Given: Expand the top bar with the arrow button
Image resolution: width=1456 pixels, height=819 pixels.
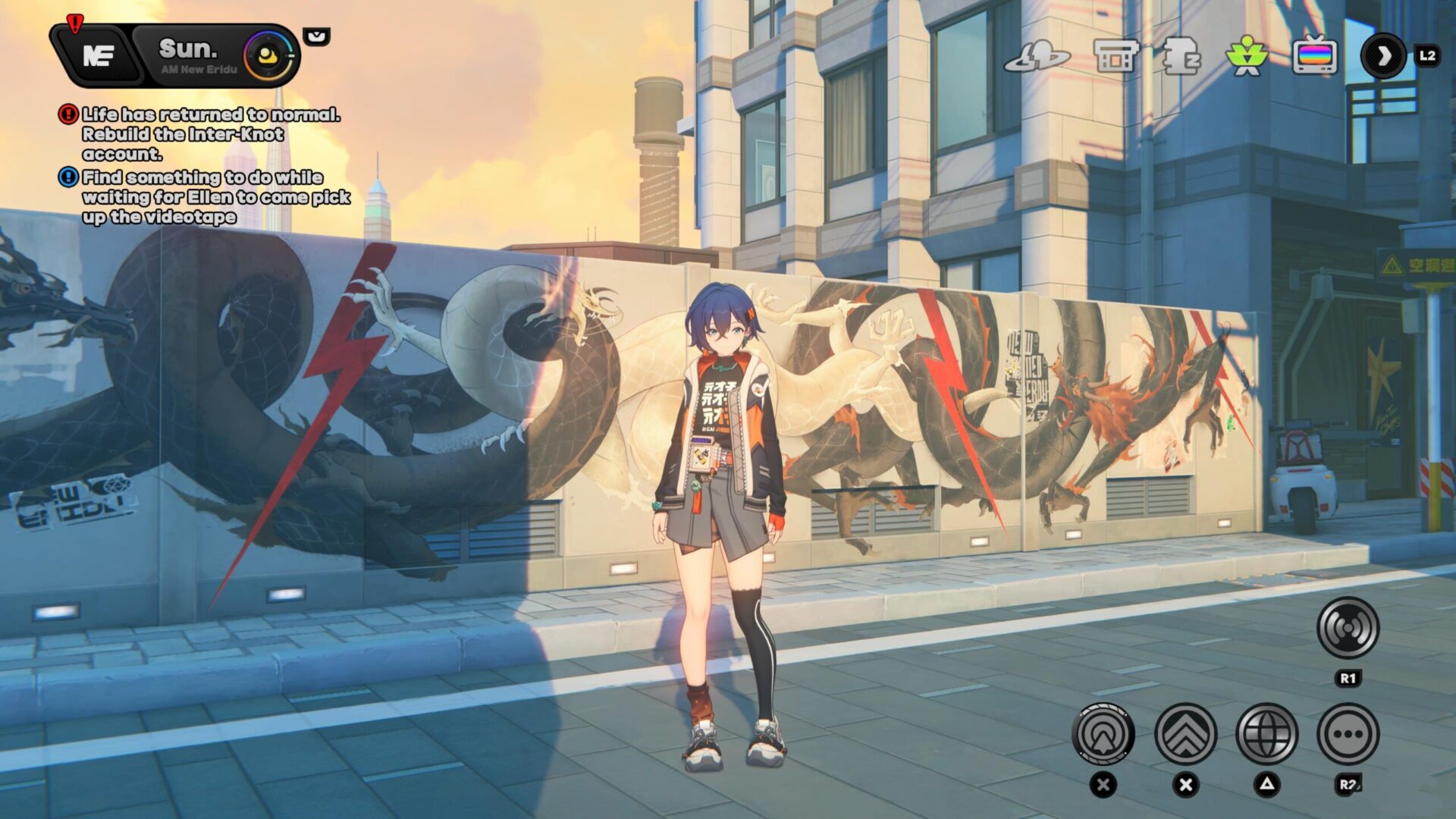Looking at the screenshot, I should click(x=1383, y=55).
